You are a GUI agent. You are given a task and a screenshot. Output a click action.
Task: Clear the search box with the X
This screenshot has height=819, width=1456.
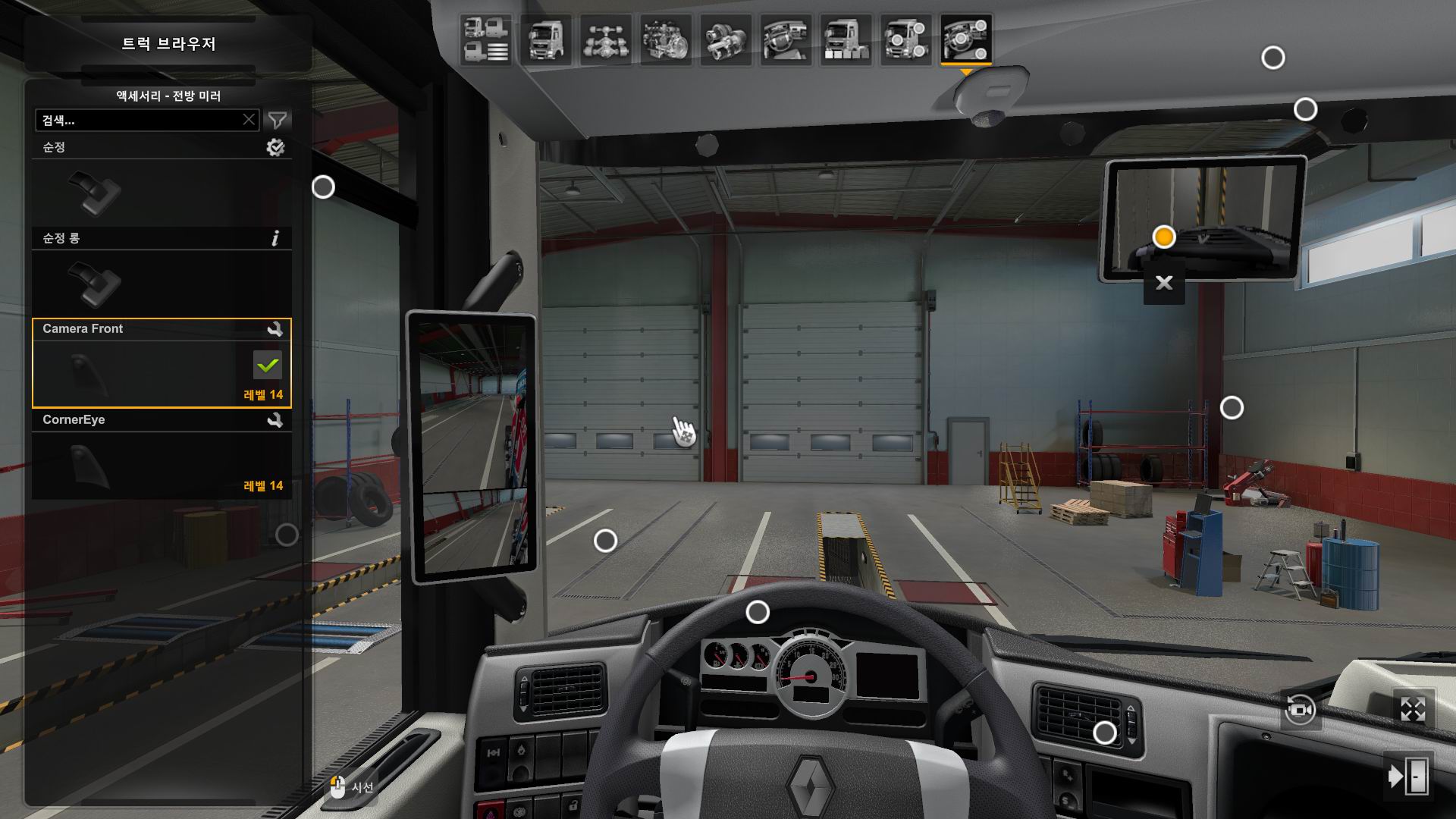pyautogui.click(x=249, y=120)
